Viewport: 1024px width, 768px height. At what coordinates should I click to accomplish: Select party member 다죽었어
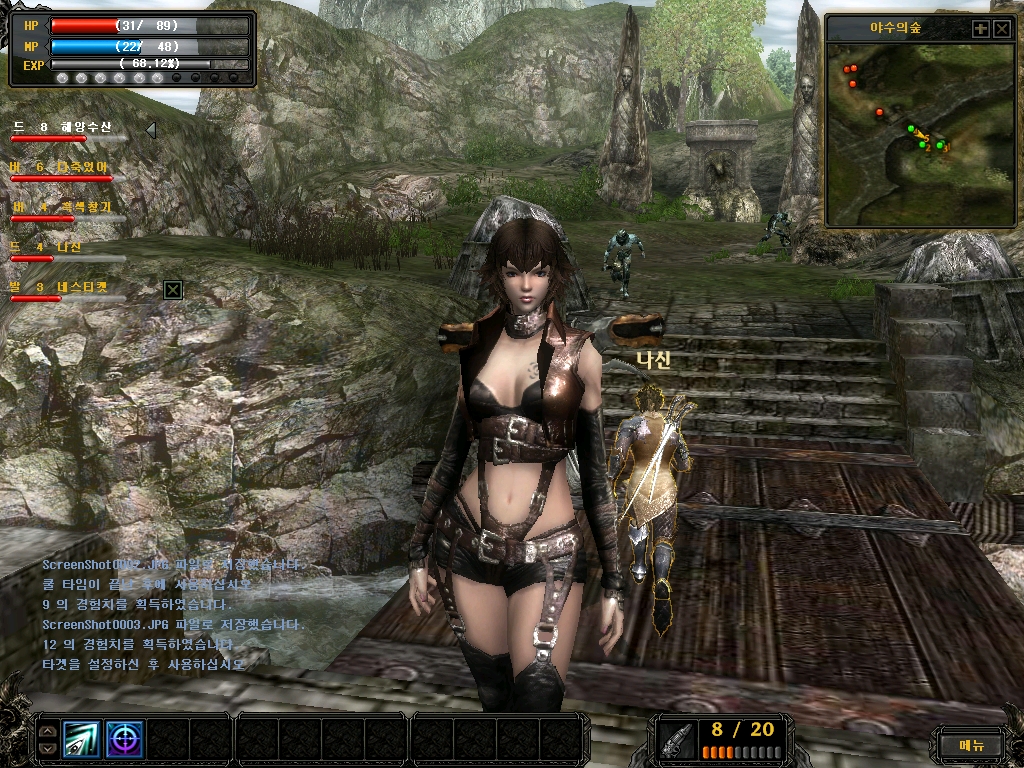click(60, 168)
